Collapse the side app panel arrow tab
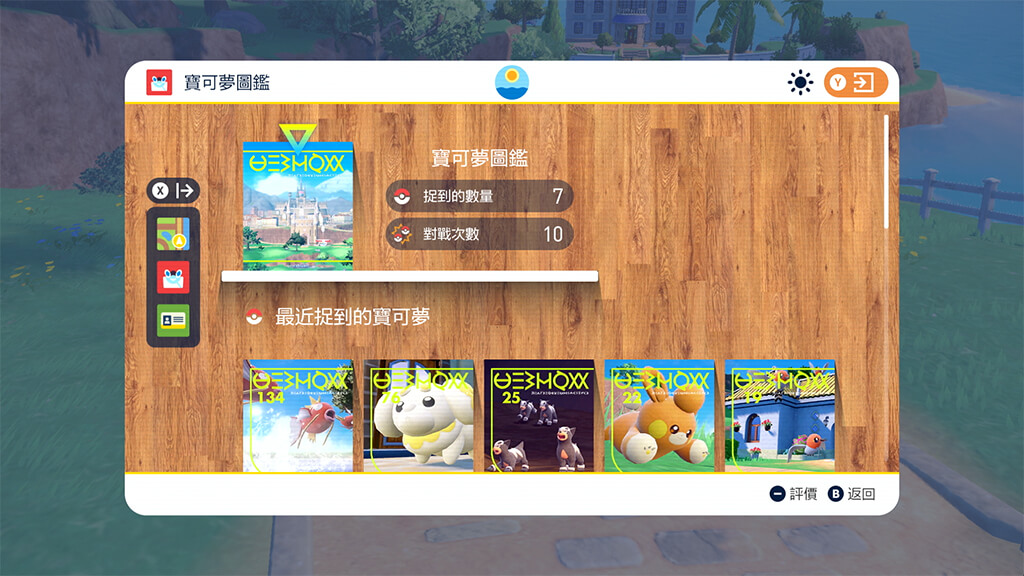This screenshot has width=1024, height=576. (x=174, y=191)
